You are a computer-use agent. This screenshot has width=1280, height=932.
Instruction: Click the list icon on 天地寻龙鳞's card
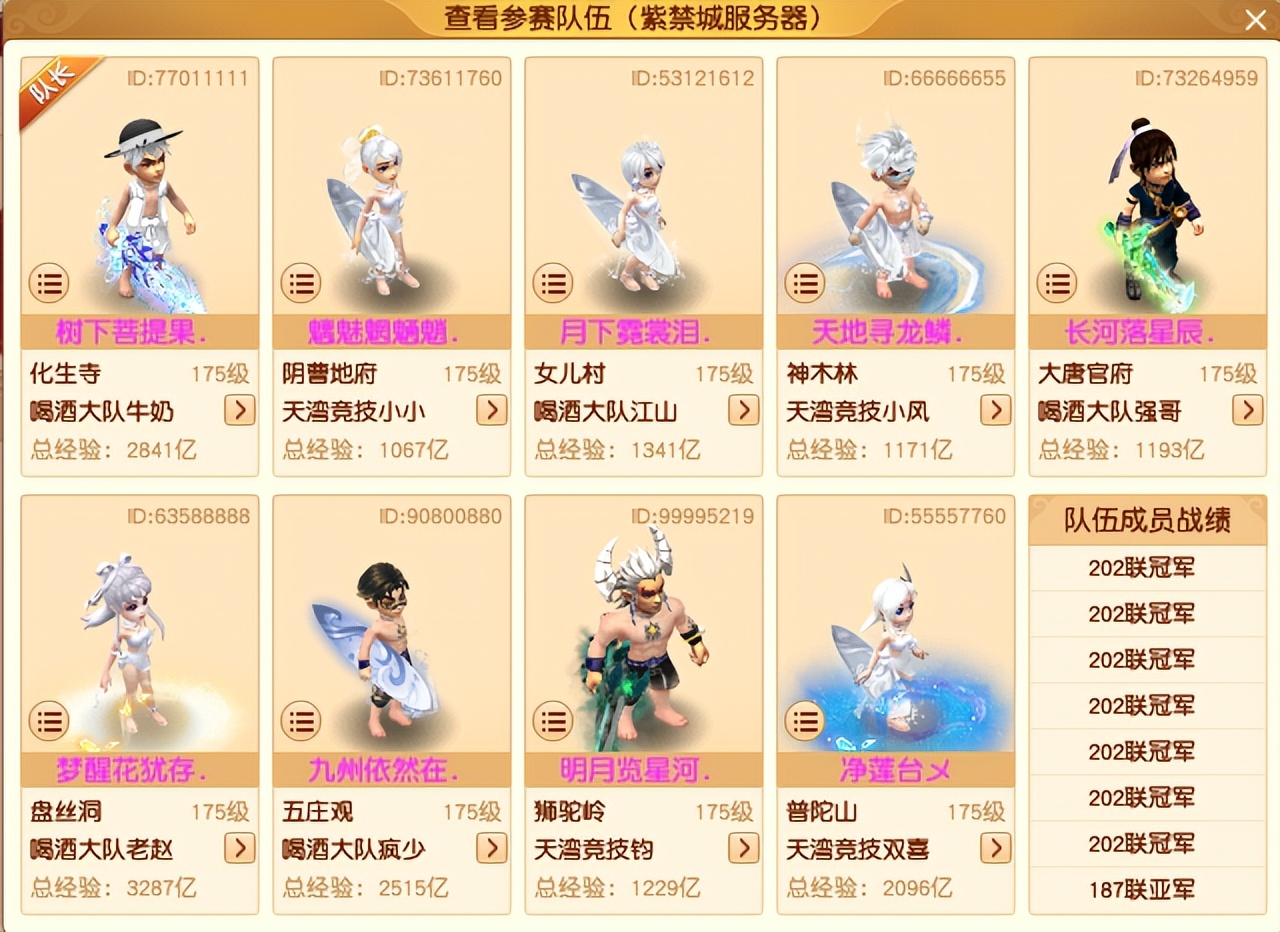[803, 284]
